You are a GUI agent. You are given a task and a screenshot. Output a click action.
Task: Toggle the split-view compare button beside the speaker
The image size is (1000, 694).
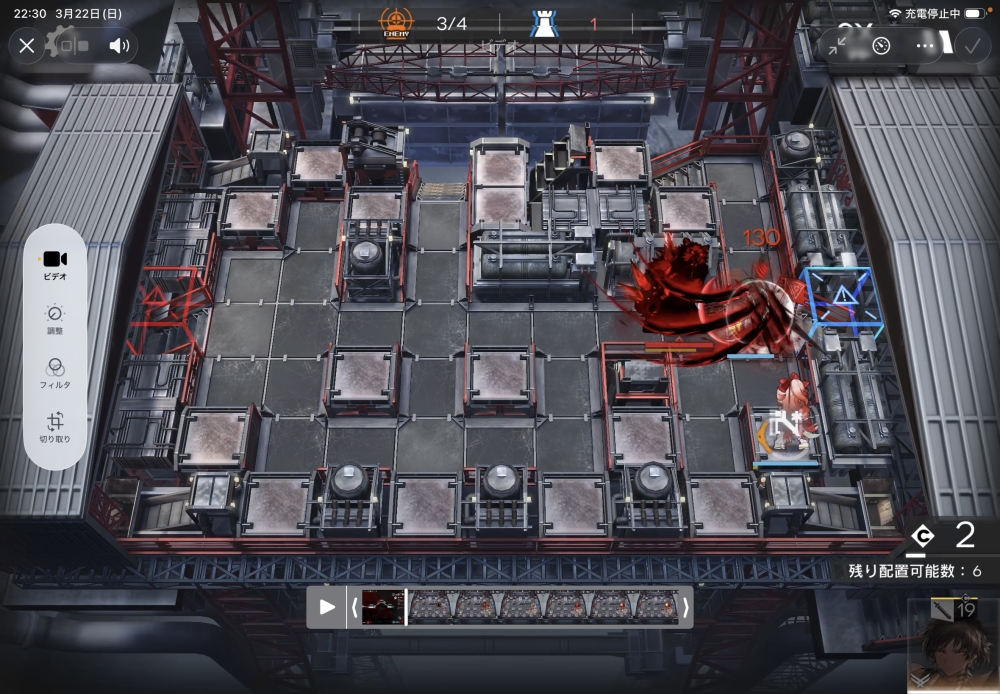pos(73,45)
